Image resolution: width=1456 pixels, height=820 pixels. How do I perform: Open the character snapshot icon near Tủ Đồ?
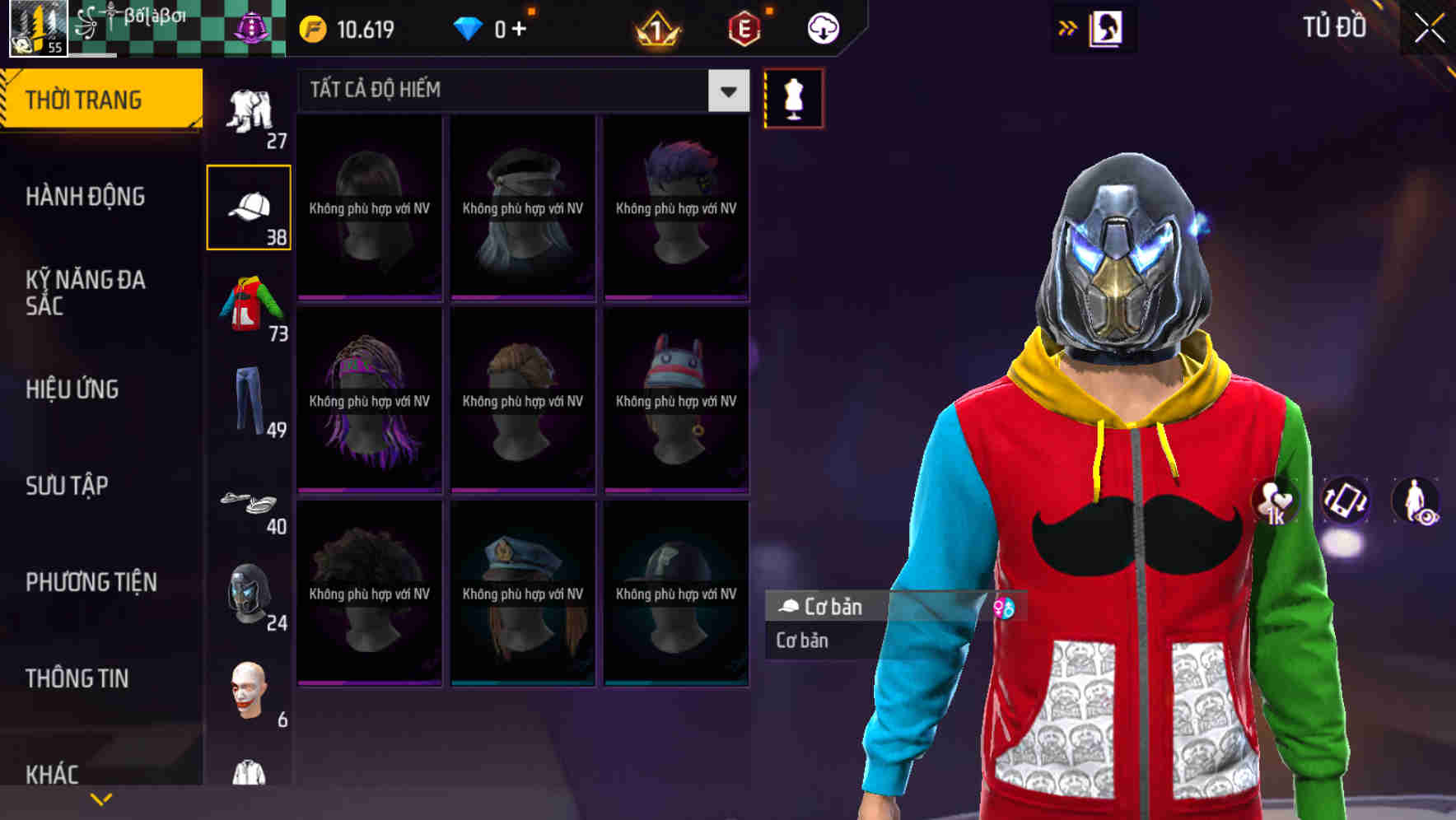click(x=1108, y=27)
